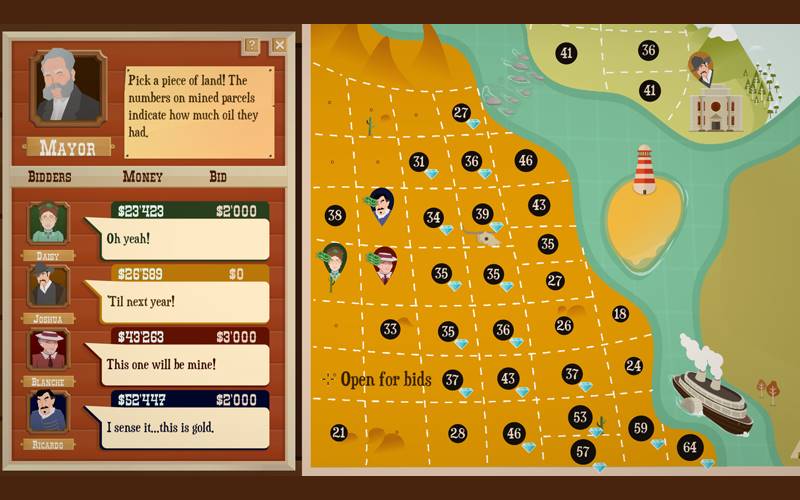
Task: Select Joshua's bidder portrait in the list
Action: [x=48, y=285]
